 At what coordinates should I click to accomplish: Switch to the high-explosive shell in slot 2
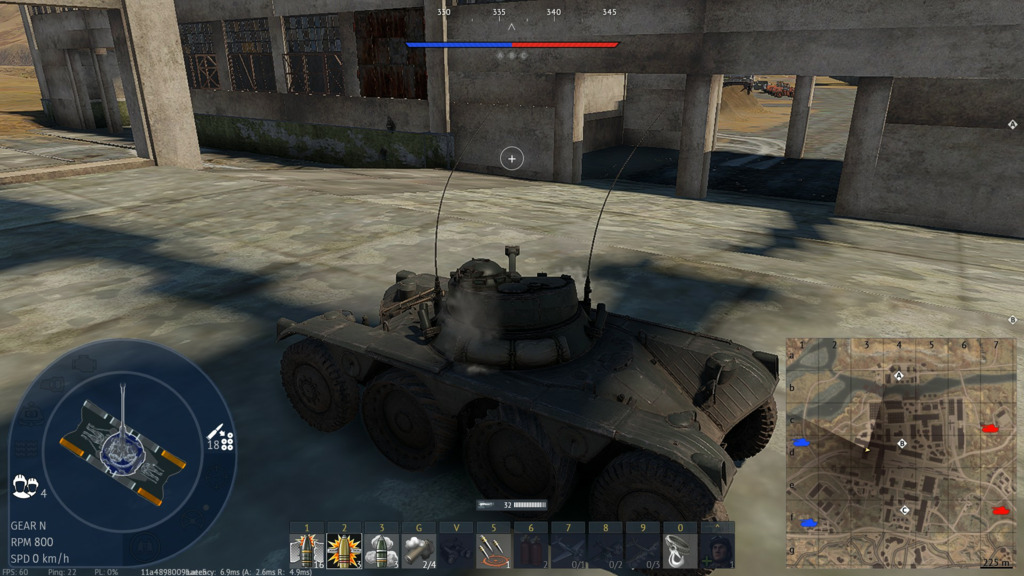(344, 550)
